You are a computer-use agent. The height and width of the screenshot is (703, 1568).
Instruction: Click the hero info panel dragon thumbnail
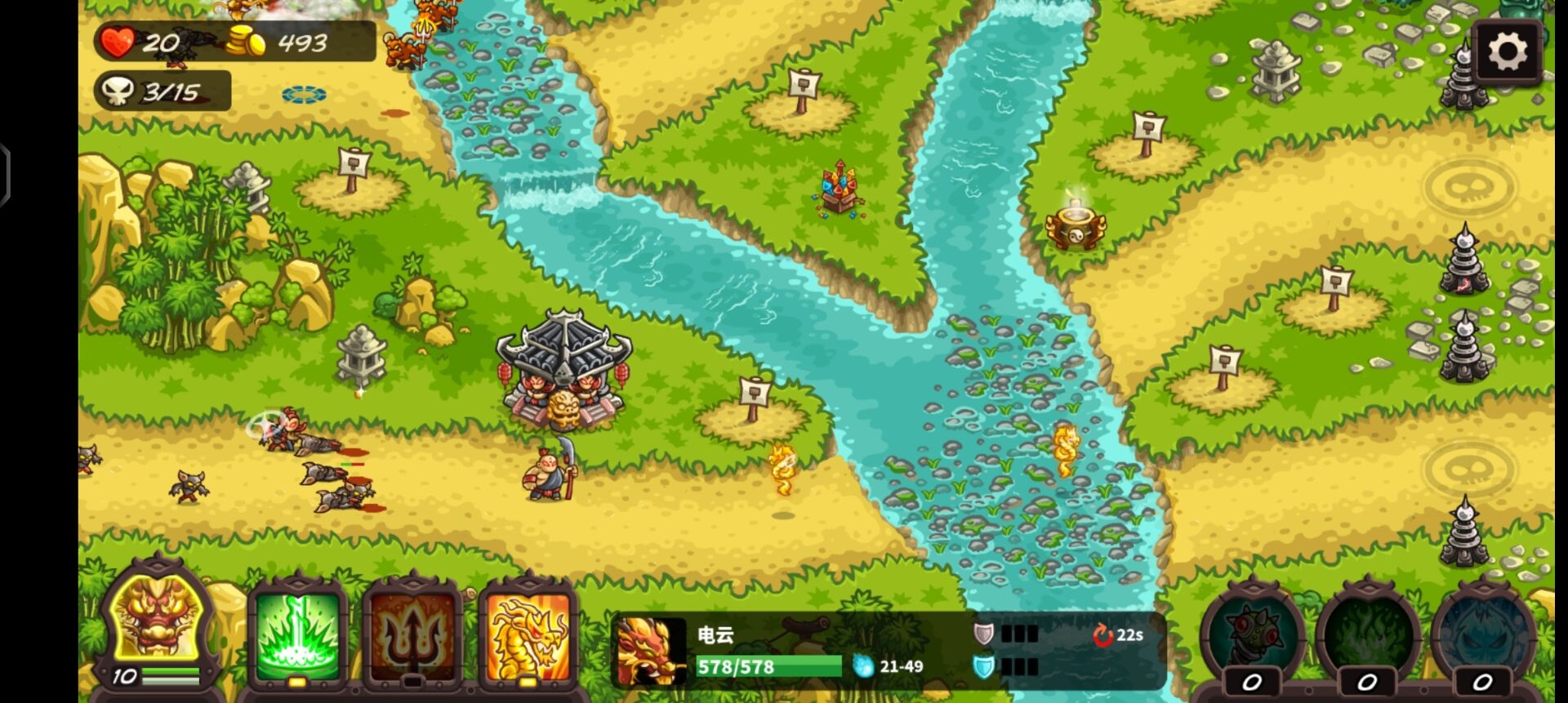tap(651, 651)
